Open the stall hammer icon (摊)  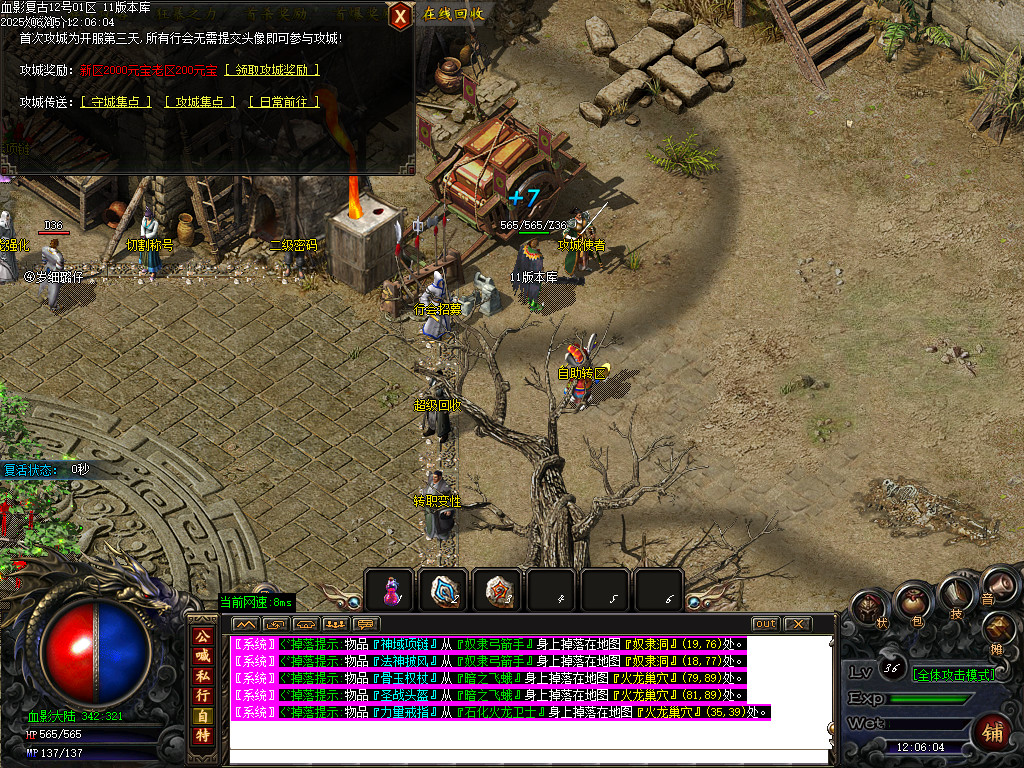point(999,630)
